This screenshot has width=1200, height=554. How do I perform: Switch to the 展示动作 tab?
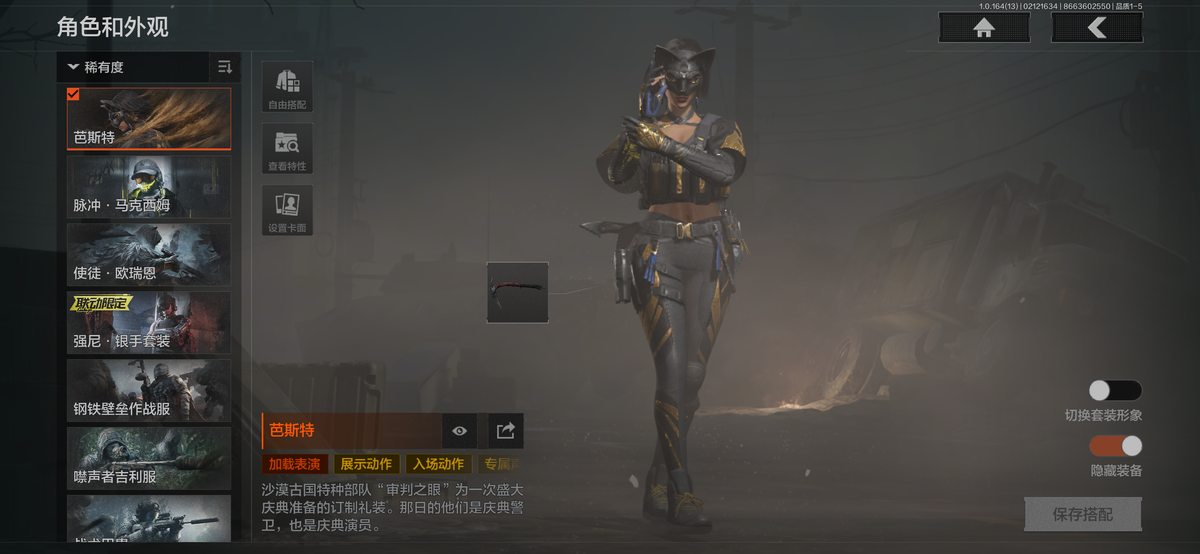(366, 464)
